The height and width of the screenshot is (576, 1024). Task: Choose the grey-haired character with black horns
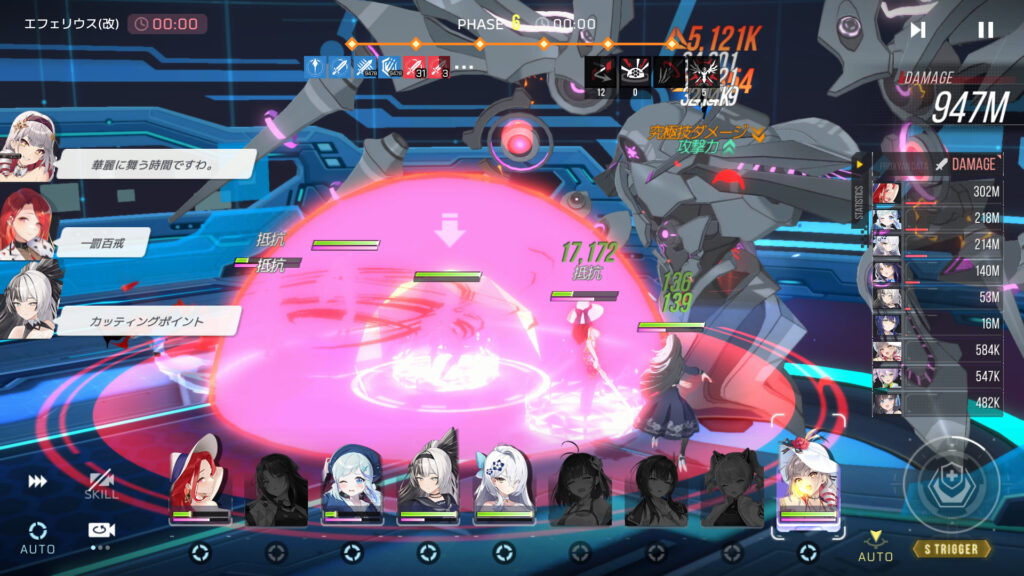pyautogui.click(x=428, y=485)
